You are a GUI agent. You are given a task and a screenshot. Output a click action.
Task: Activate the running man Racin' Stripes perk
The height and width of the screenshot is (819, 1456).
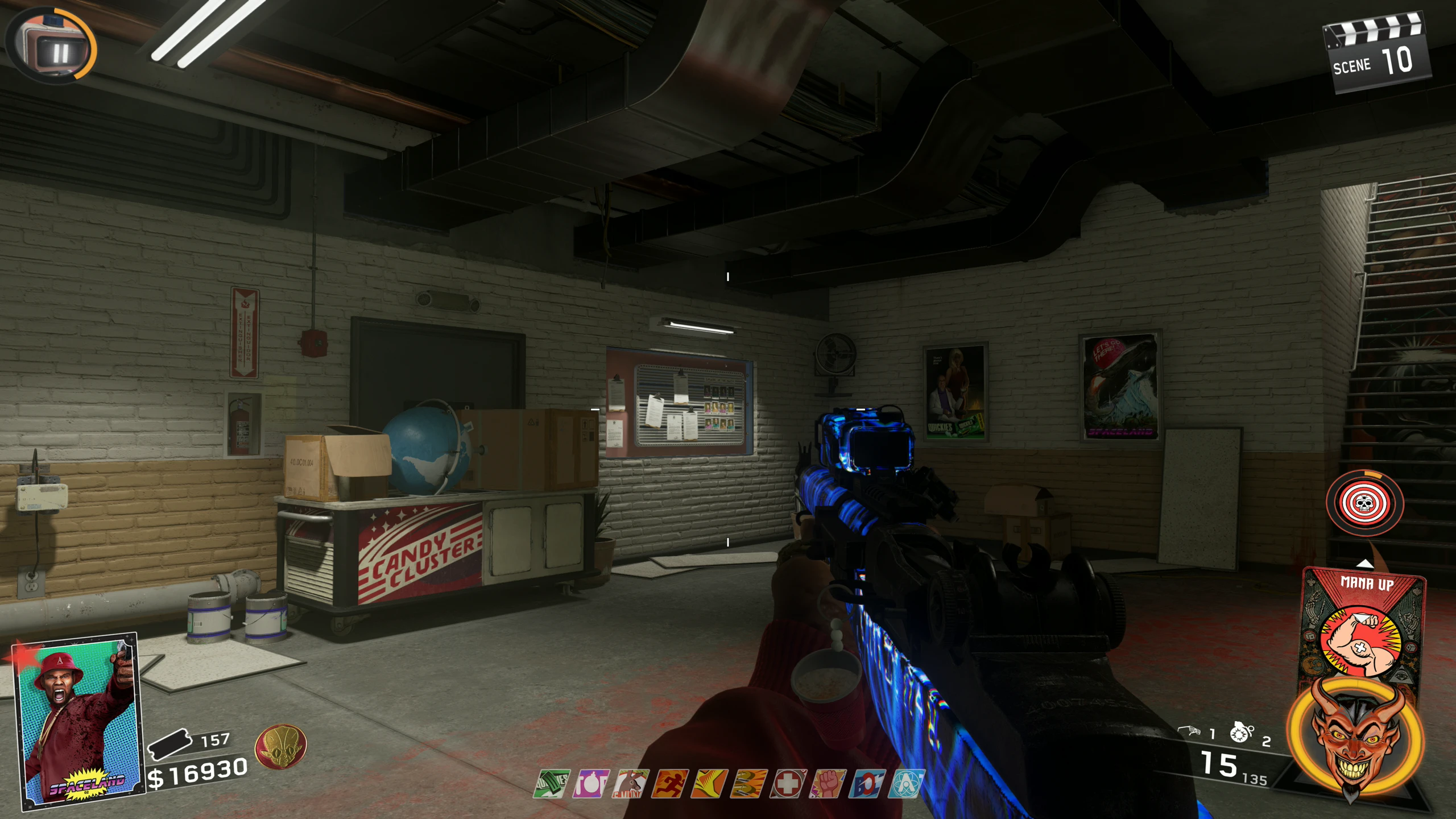670,784
